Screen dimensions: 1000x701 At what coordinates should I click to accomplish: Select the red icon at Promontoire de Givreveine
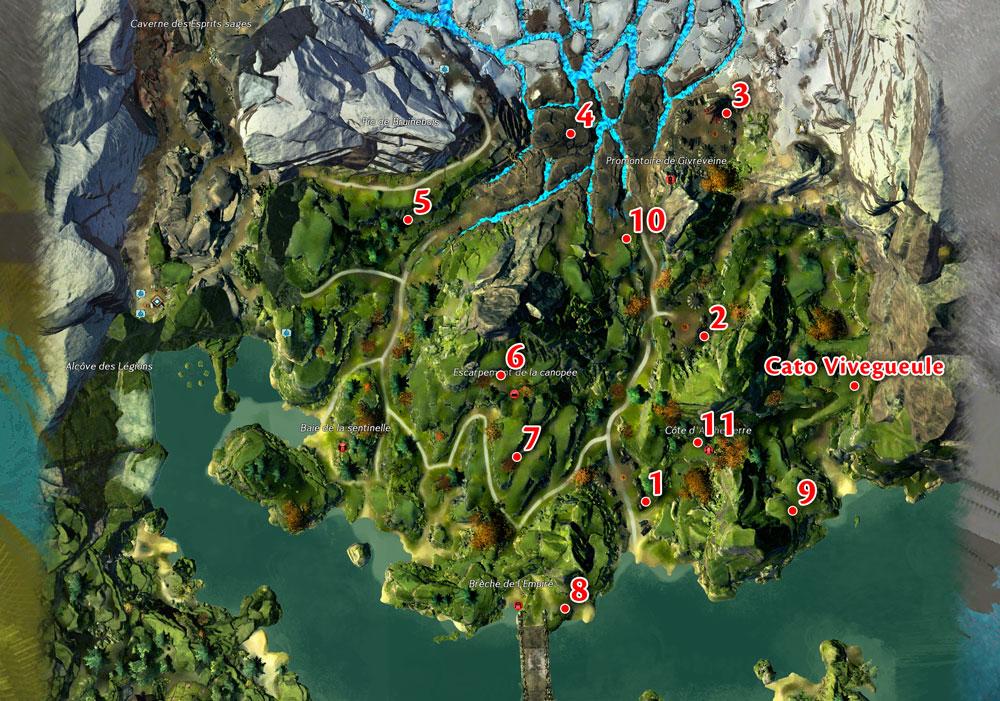pyautogui.click(x=671, y=178)
